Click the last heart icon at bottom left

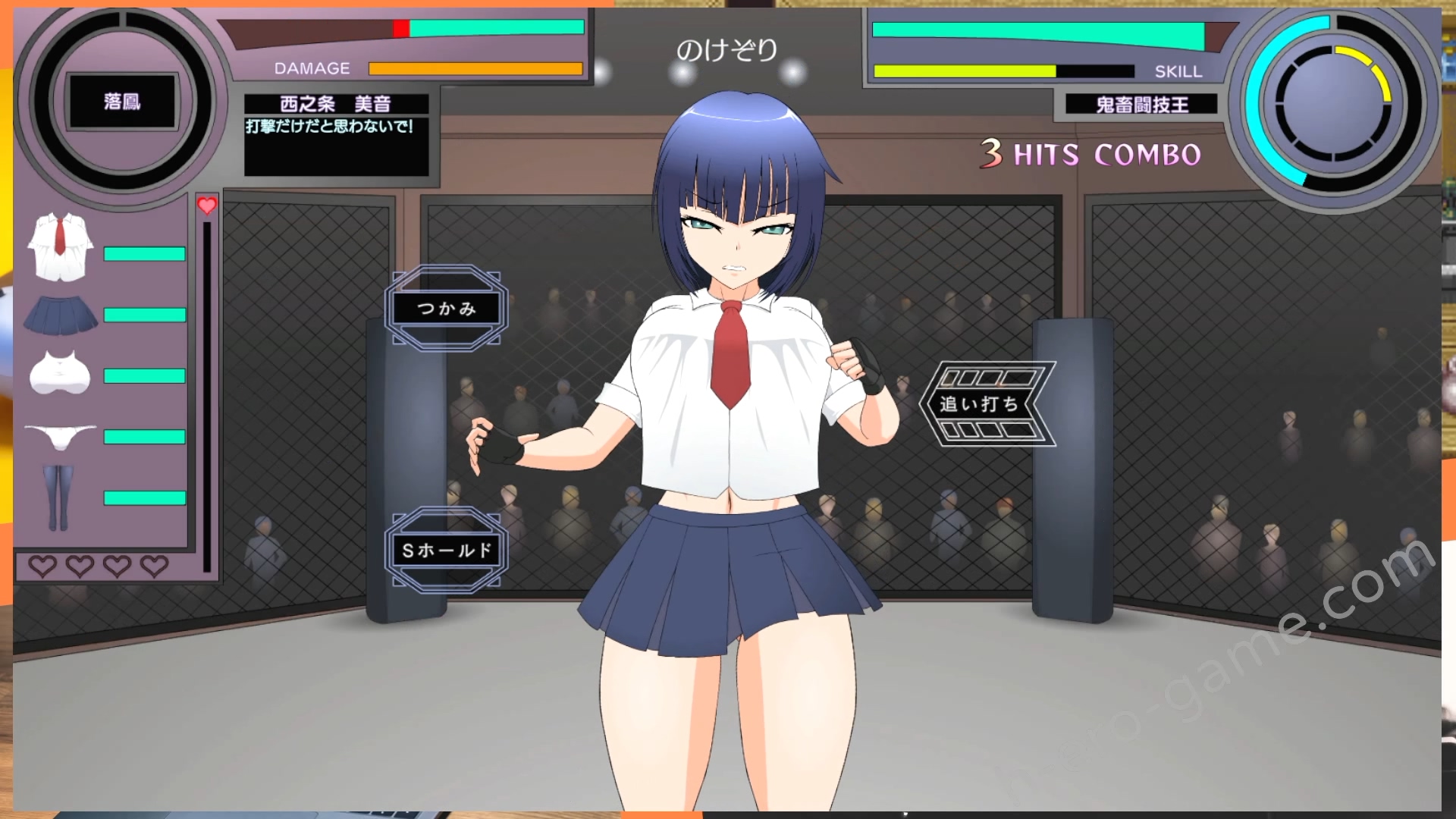click(x=153, y=567)
